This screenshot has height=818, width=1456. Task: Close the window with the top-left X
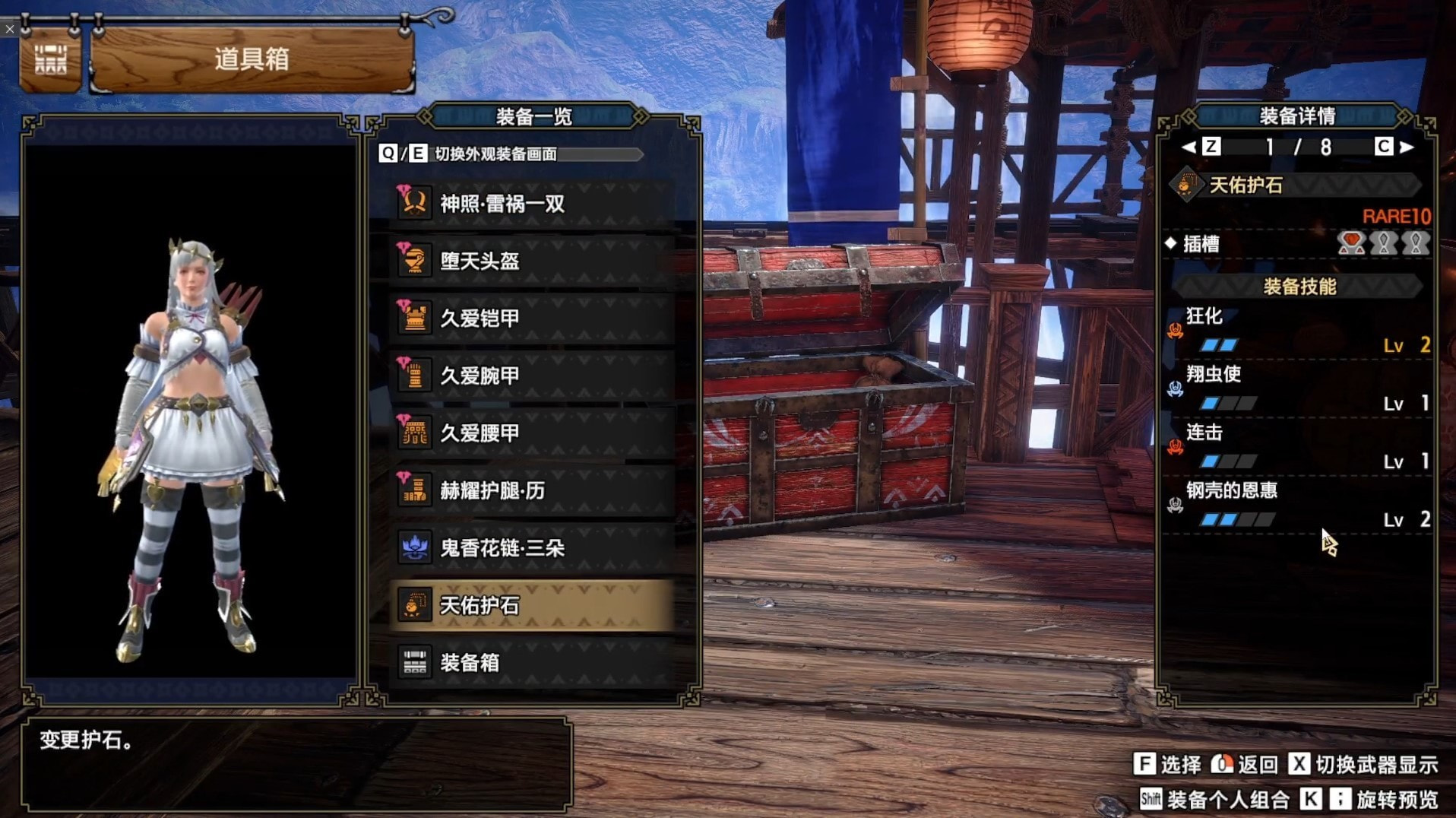(x=9, y=29)
